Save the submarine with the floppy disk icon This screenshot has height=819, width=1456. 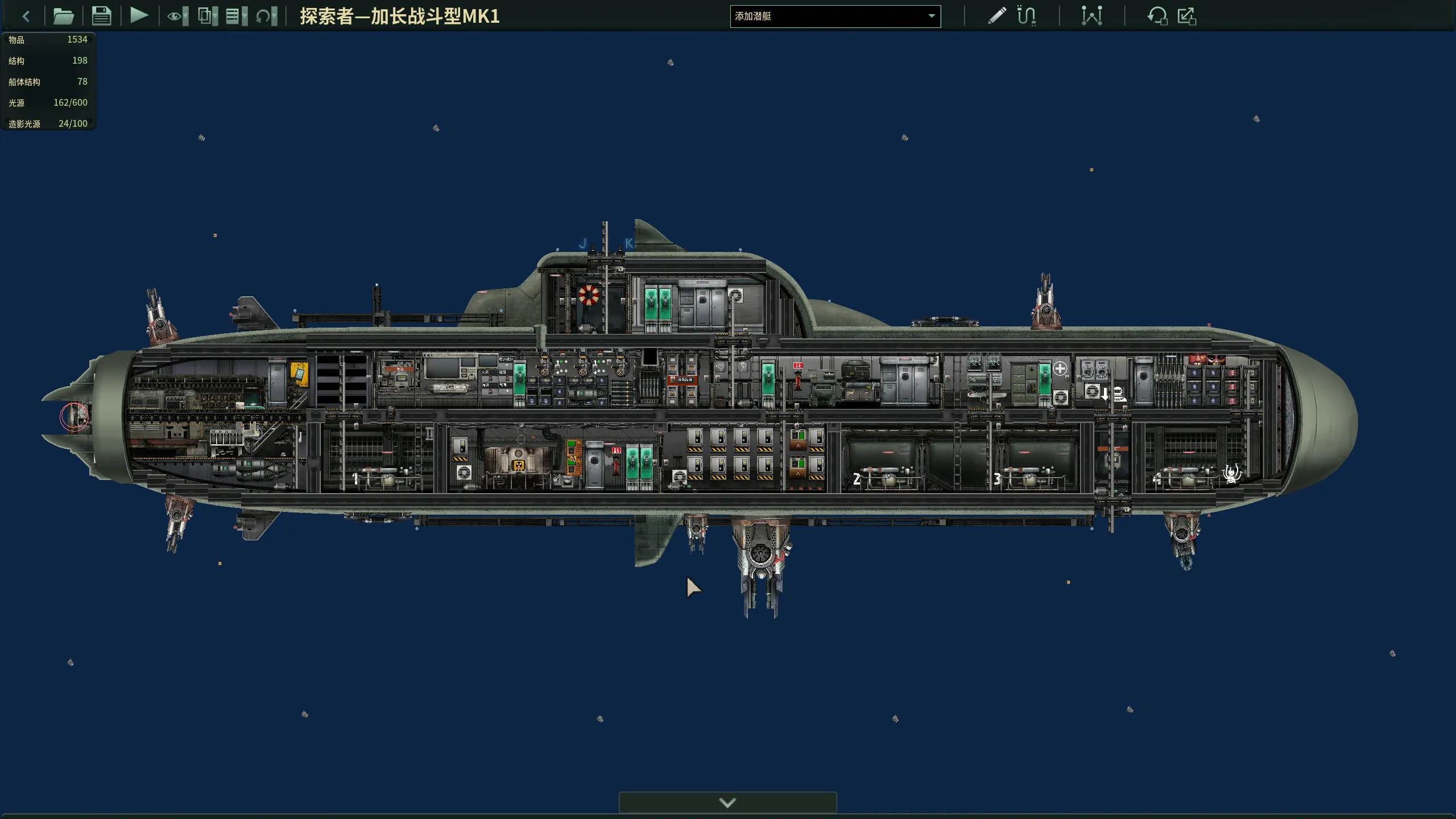click(x=101, y=16)
